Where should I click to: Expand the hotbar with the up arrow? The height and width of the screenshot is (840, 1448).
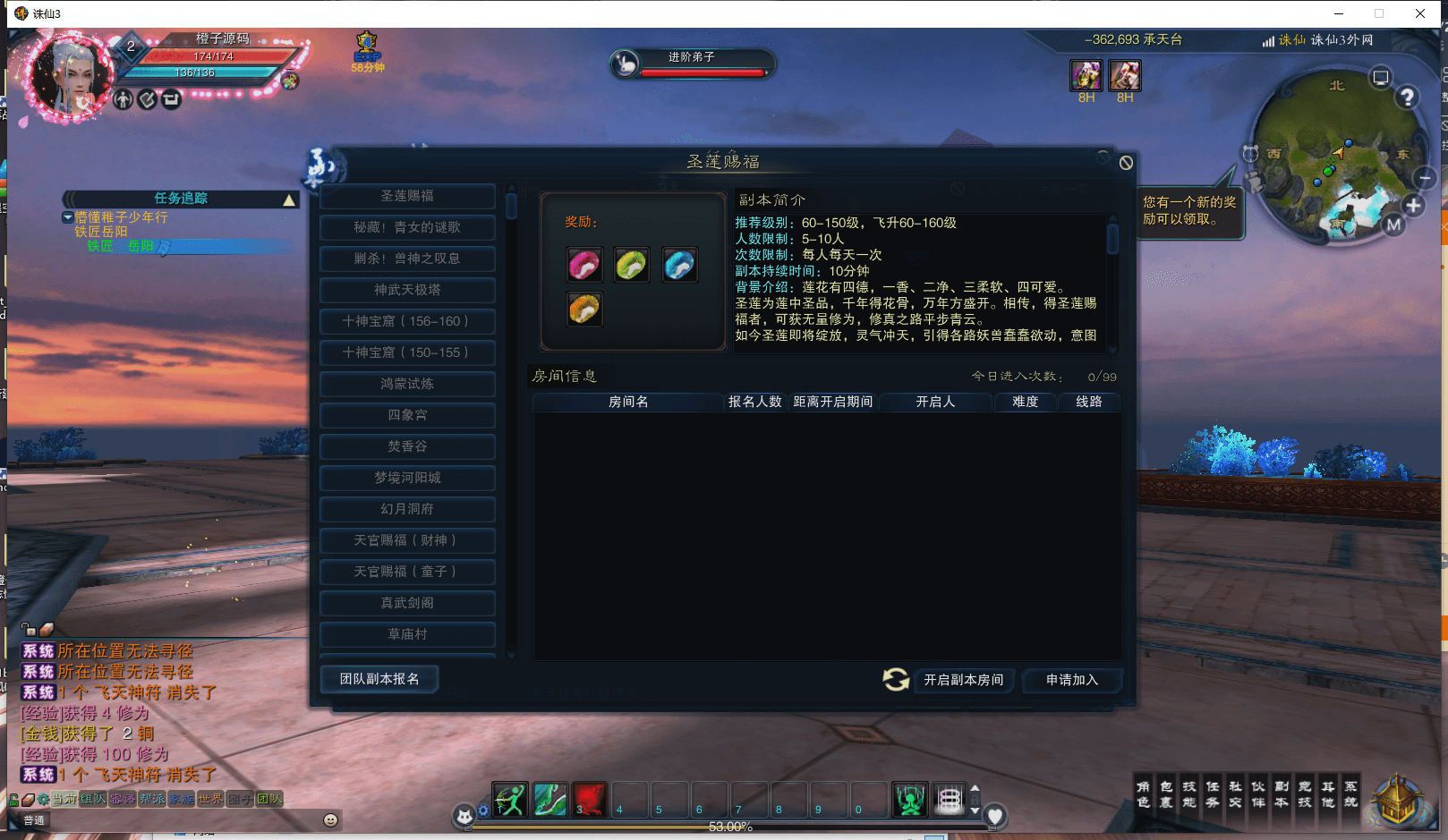tap(975, 788)
